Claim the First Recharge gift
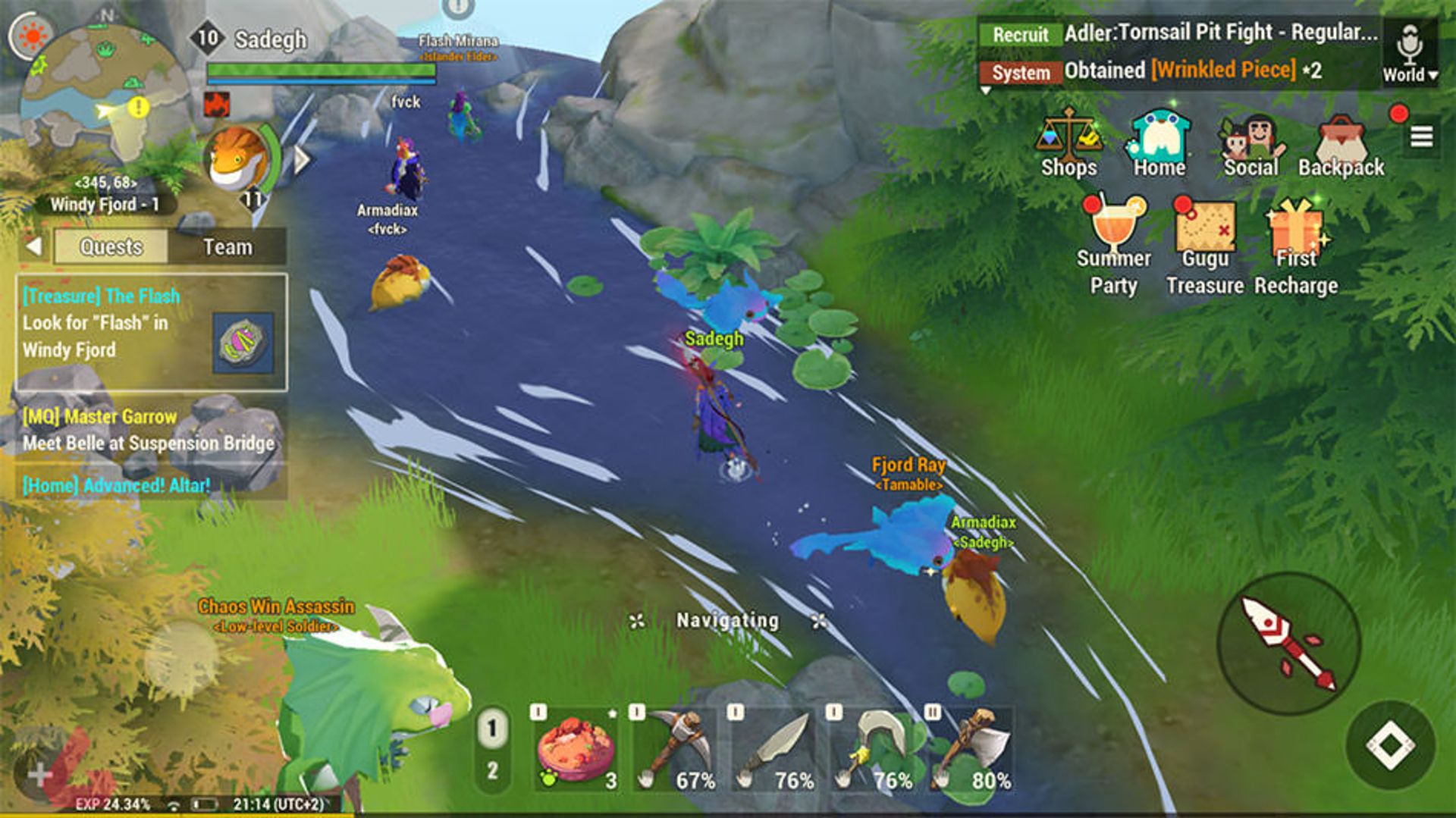The image size is (1456, 818). tap(1296, 244)
